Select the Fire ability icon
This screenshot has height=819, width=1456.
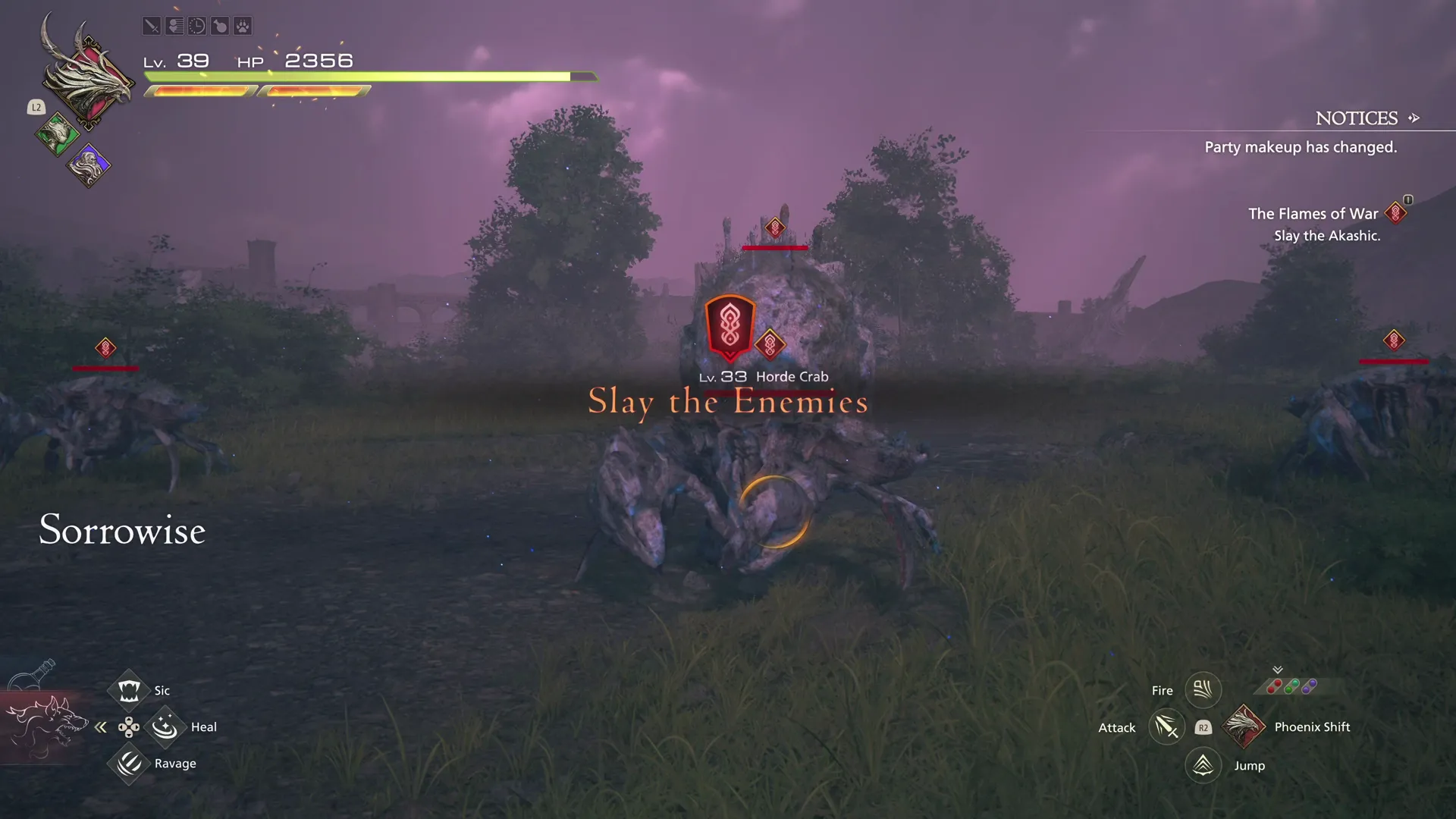[x=1203, y=689]
